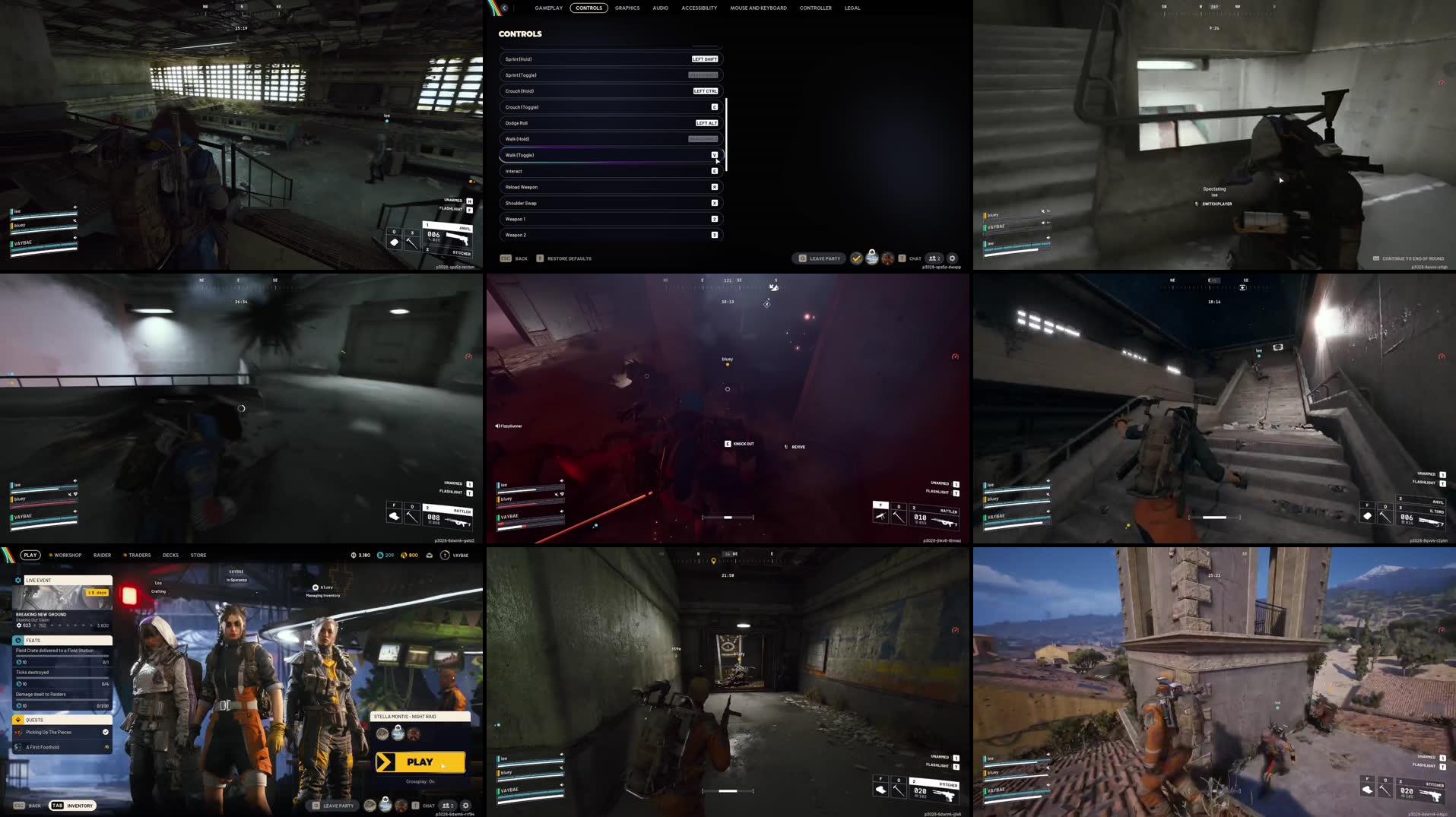The height and width of the screenshot is (817, 1456).
Task: Toggle tracking for the quest A First Foothold
Action: 106,747
